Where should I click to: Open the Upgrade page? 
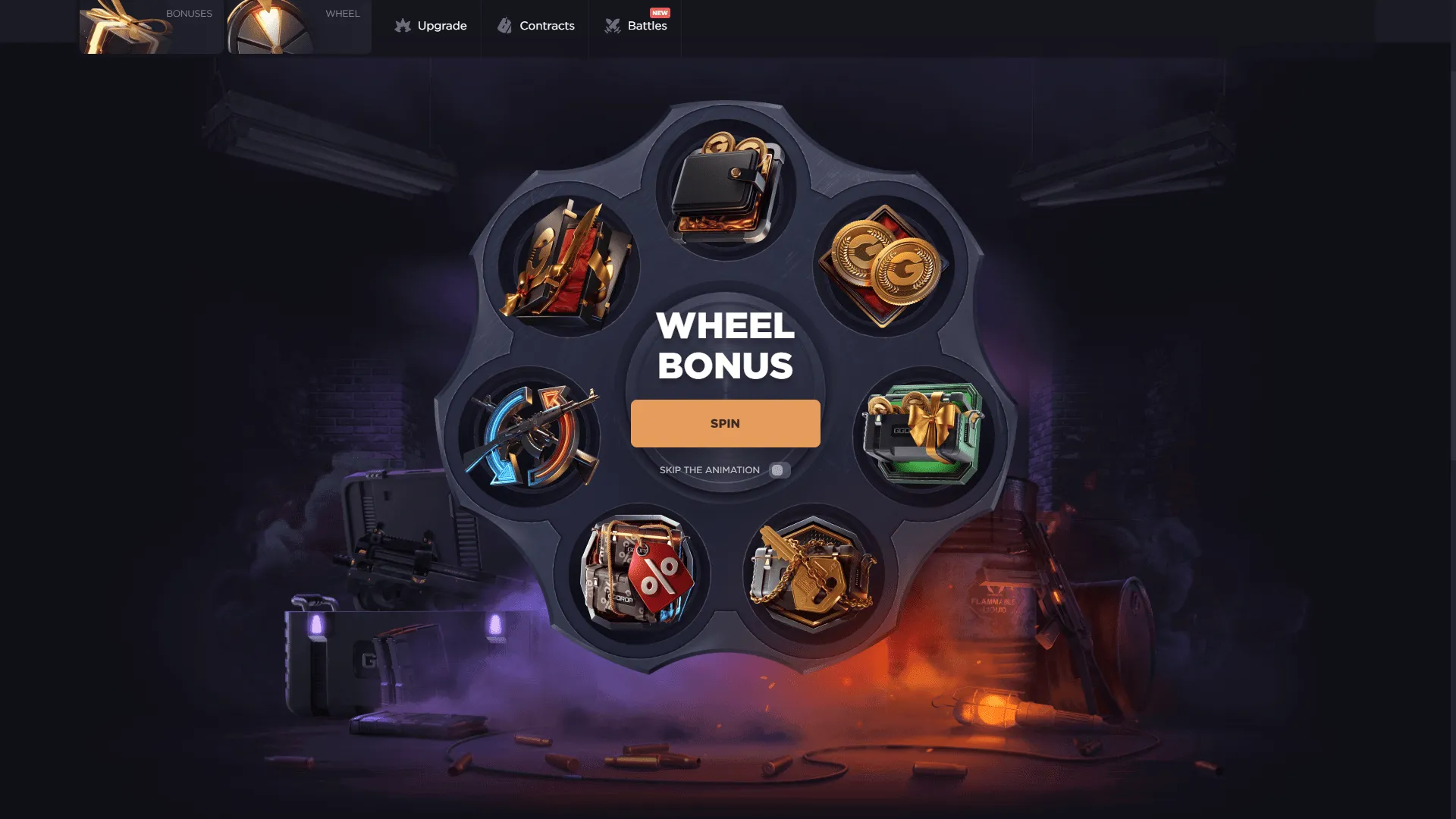[431, 26]
